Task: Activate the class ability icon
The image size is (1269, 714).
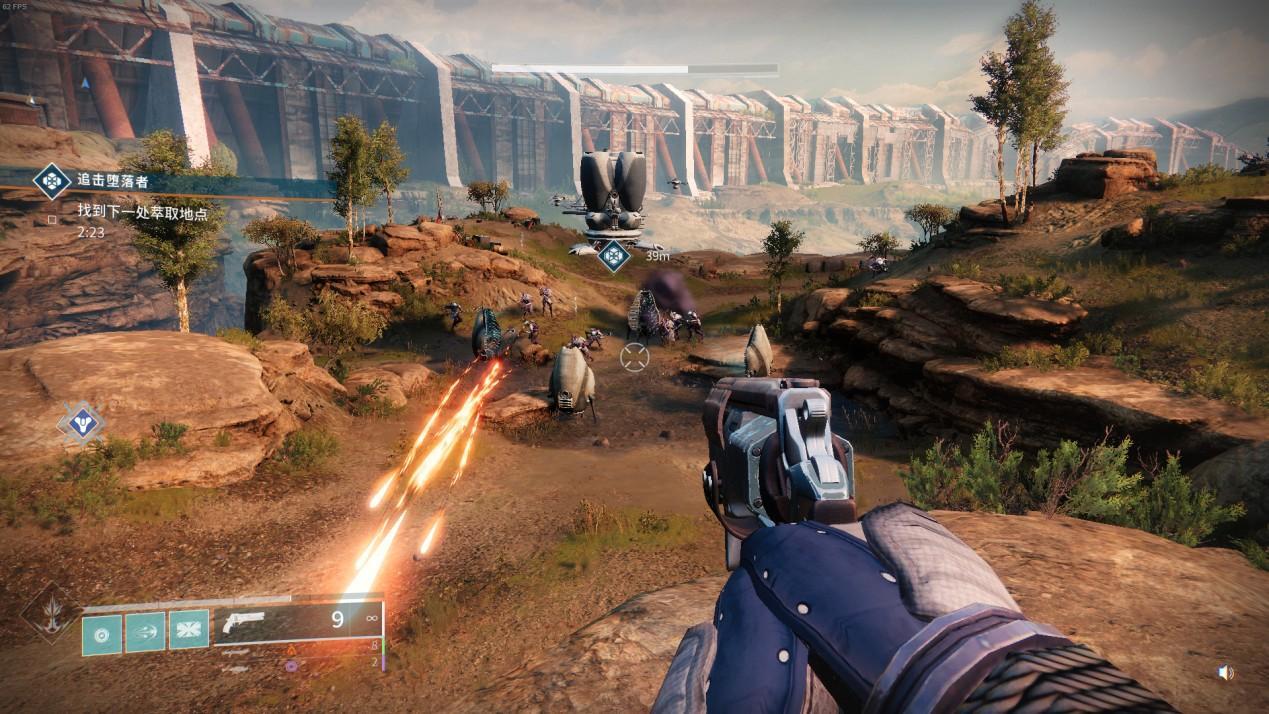Action: (188, 632)
